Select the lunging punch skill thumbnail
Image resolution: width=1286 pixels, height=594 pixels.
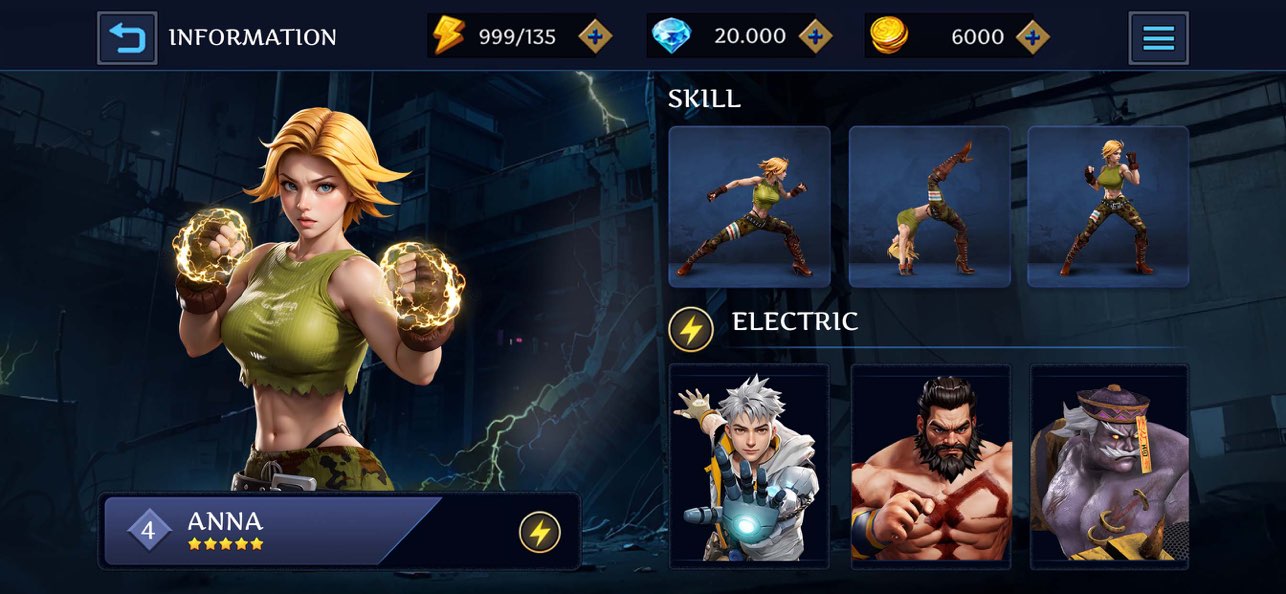(x=749, y=207)
